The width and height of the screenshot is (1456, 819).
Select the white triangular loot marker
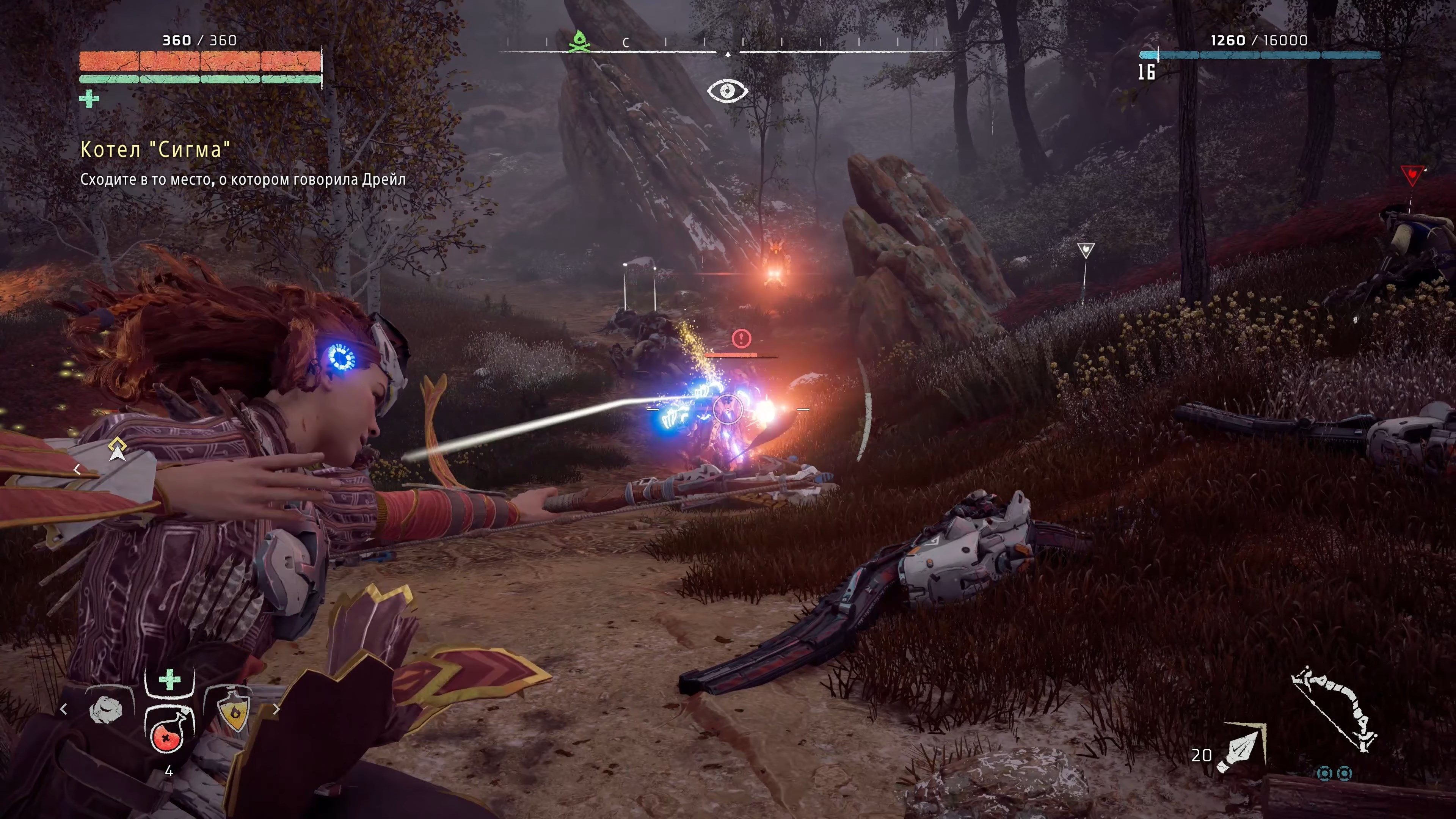click(1085, 250)
